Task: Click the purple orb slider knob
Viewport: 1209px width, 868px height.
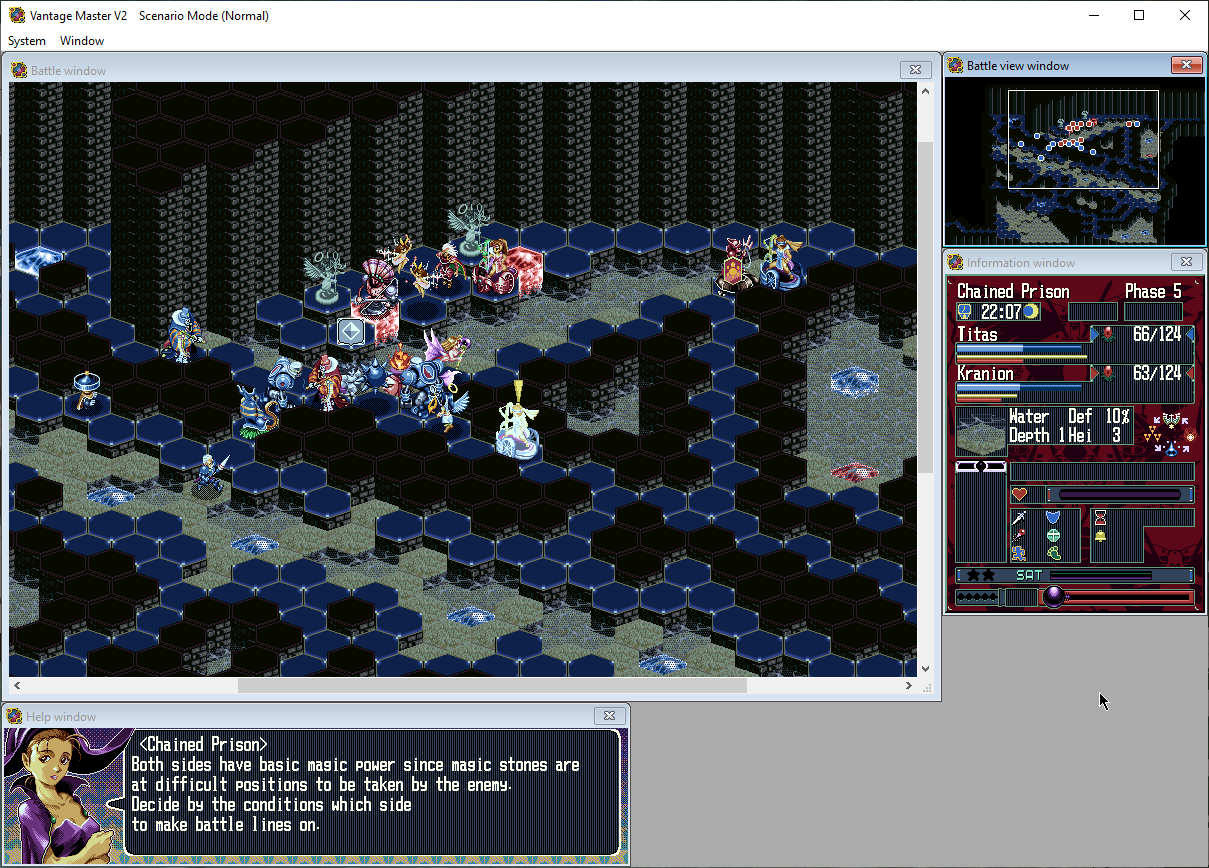Action: (1053, 597)
